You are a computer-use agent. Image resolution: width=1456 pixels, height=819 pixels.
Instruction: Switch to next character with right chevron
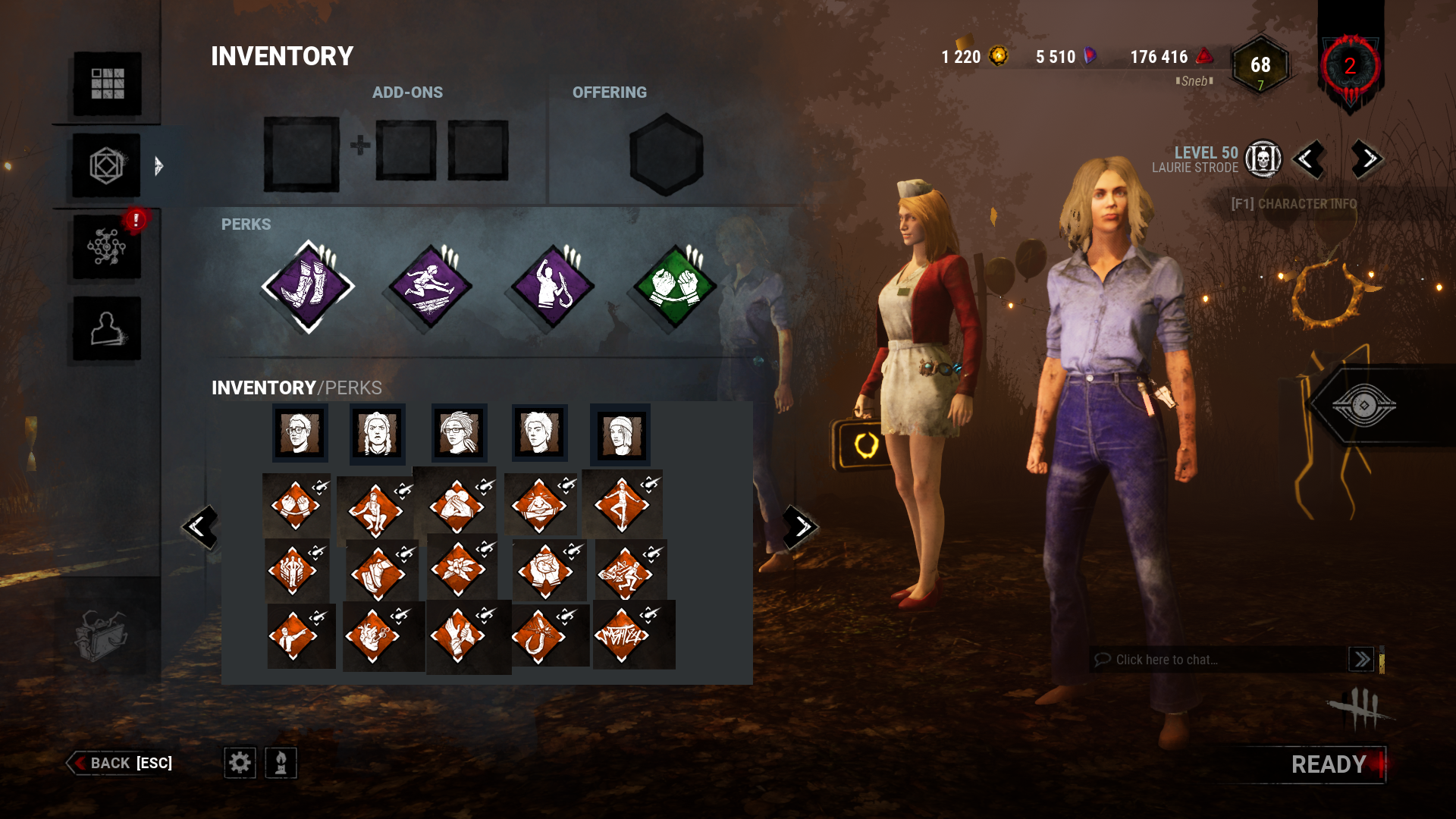point(1365,159)
